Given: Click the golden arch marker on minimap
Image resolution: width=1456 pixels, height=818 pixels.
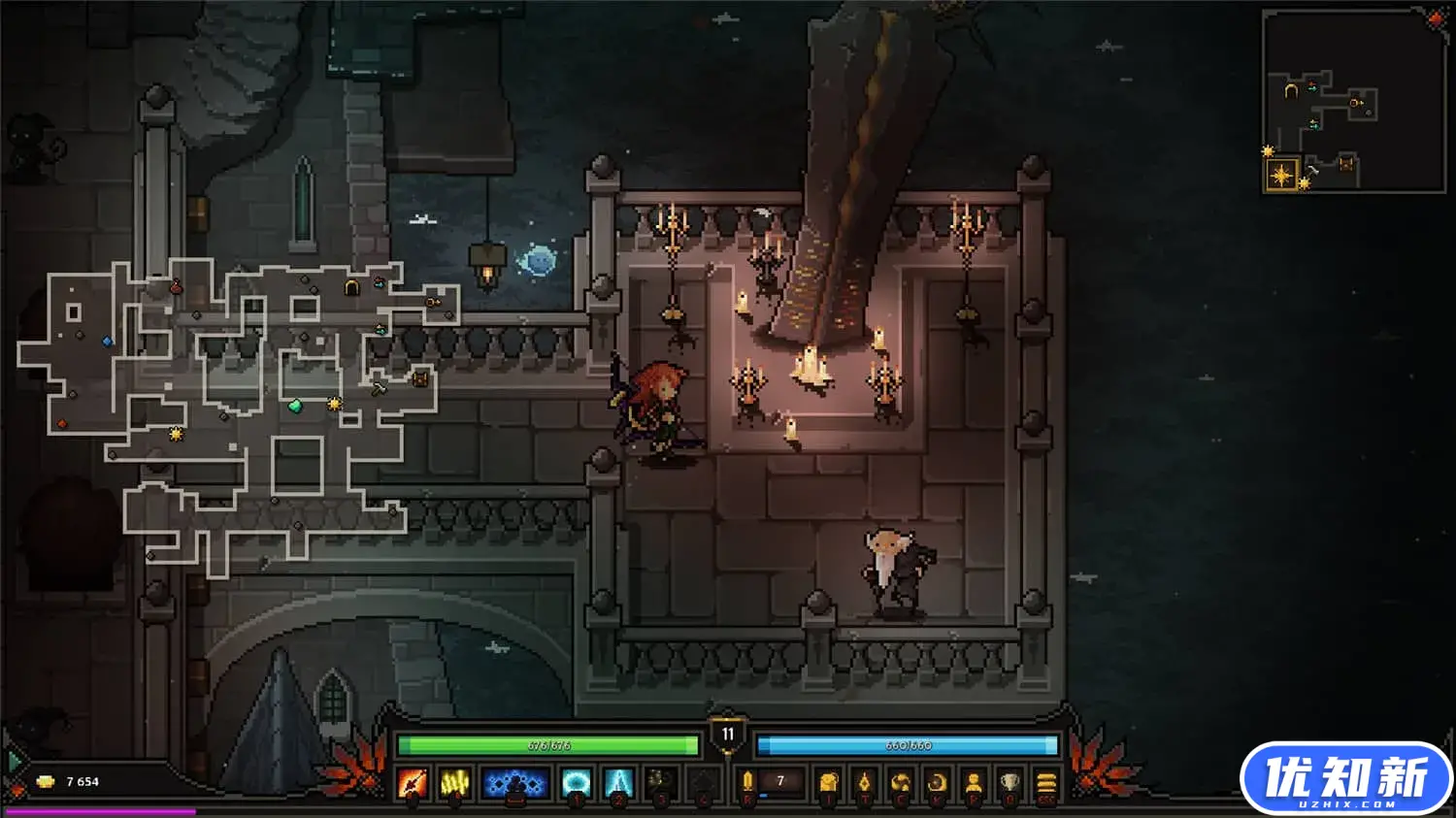Looking at the screenshot, I should tap(1291, 91).
